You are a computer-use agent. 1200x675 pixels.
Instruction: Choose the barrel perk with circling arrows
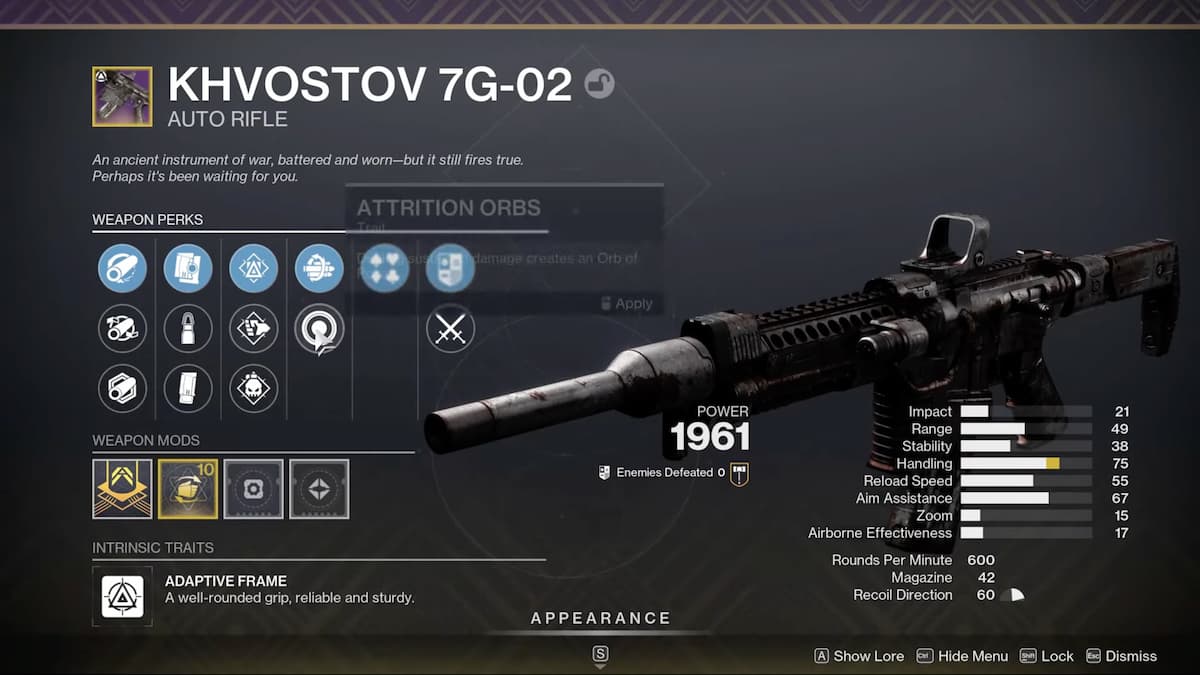click(122, 328)
